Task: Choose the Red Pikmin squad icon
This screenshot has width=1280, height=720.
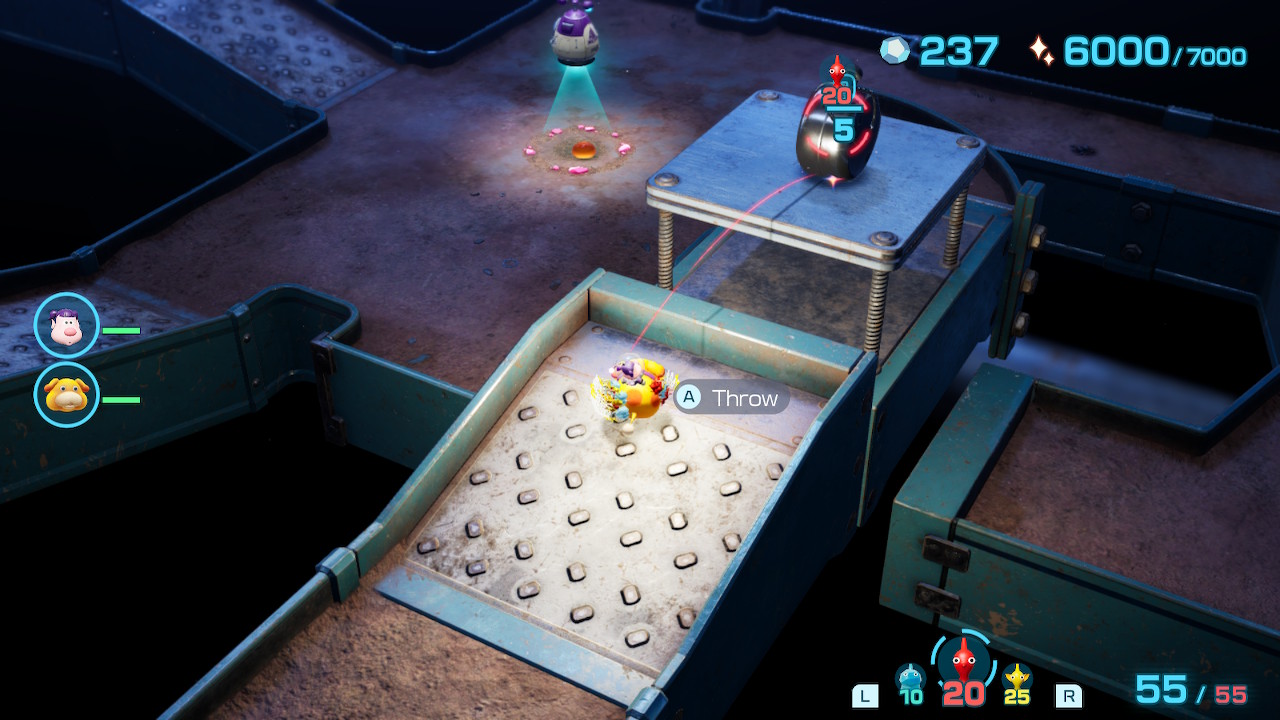Action: pyautogui.click(x=962, y=660)
